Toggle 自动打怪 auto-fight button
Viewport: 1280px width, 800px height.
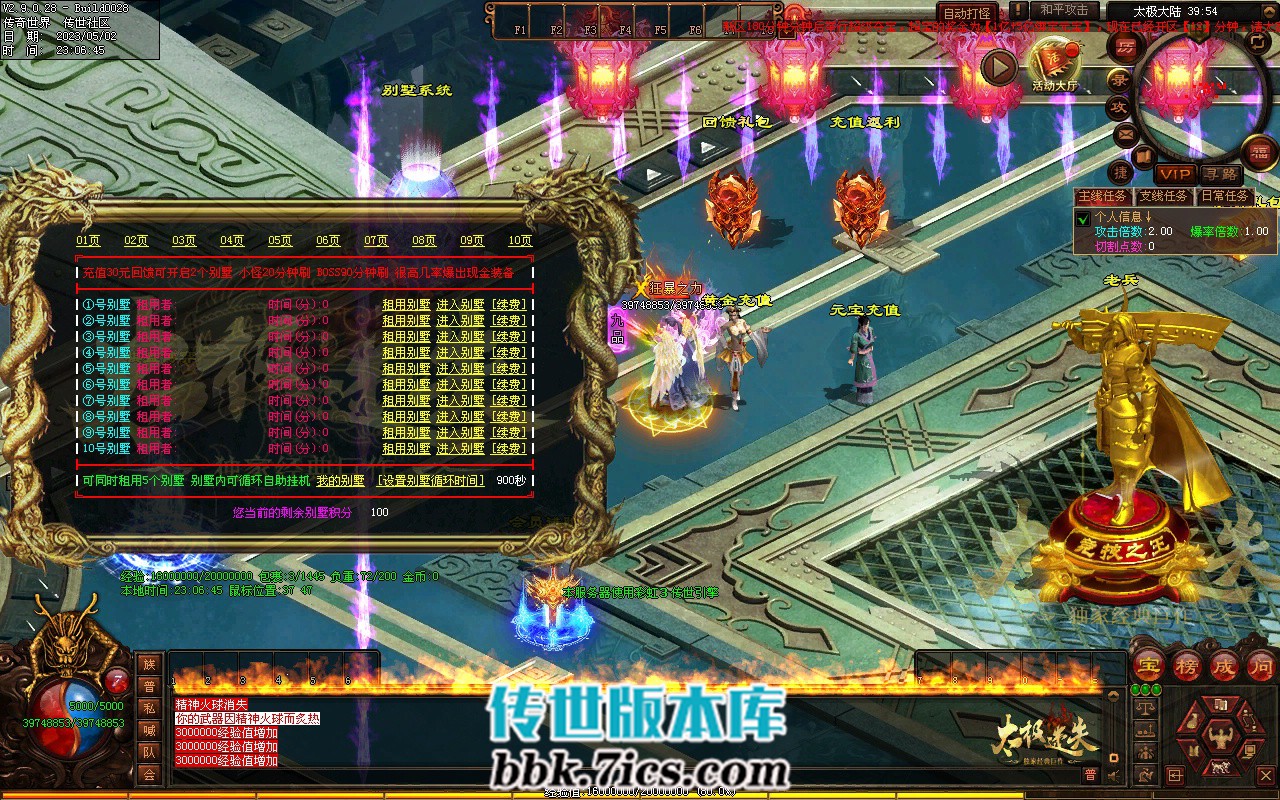(967, 13)
